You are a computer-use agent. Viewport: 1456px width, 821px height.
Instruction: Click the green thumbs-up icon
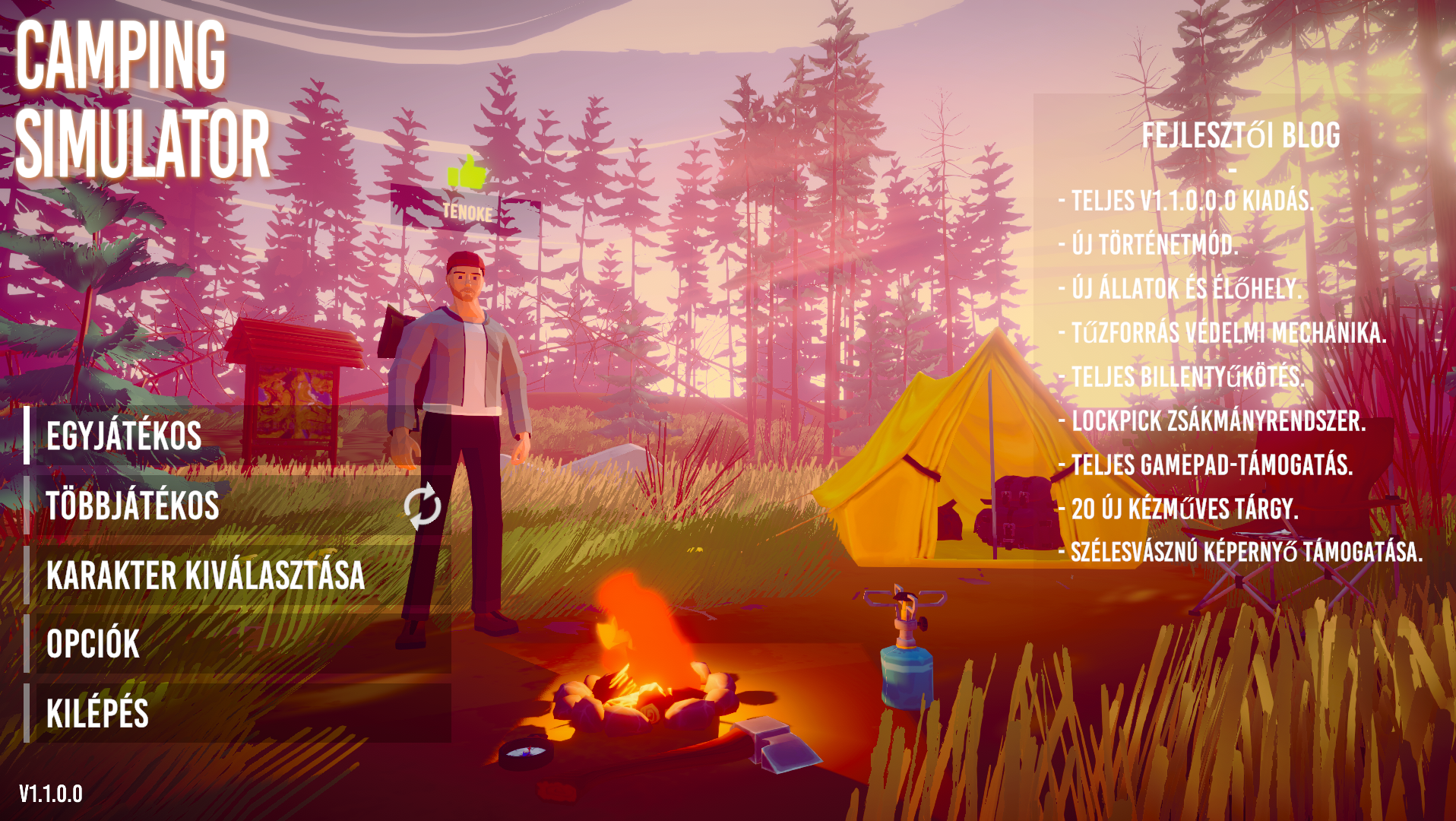[467, 173]
